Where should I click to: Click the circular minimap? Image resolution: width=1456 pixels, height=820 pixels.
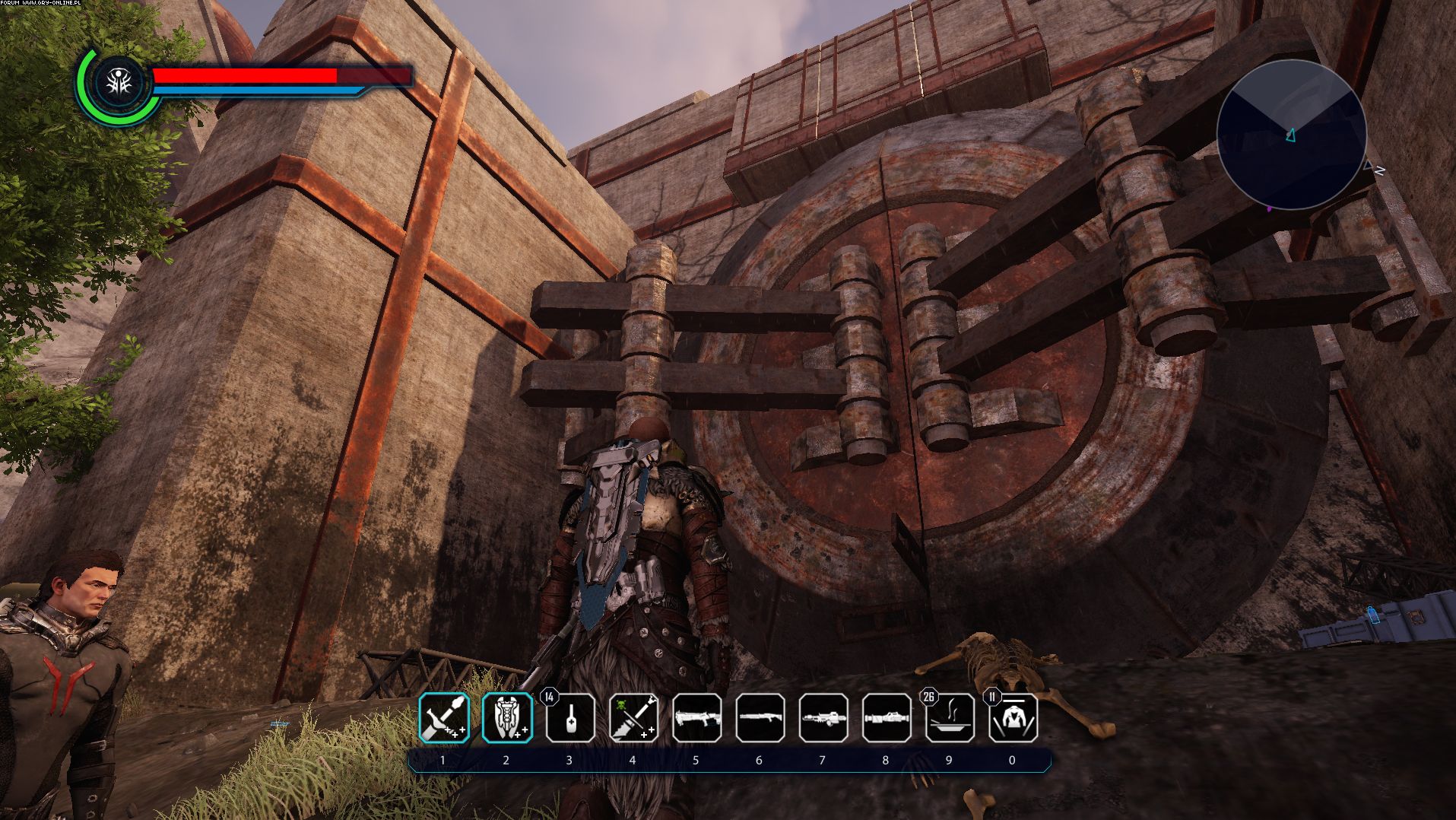[x=1291, y=135]
